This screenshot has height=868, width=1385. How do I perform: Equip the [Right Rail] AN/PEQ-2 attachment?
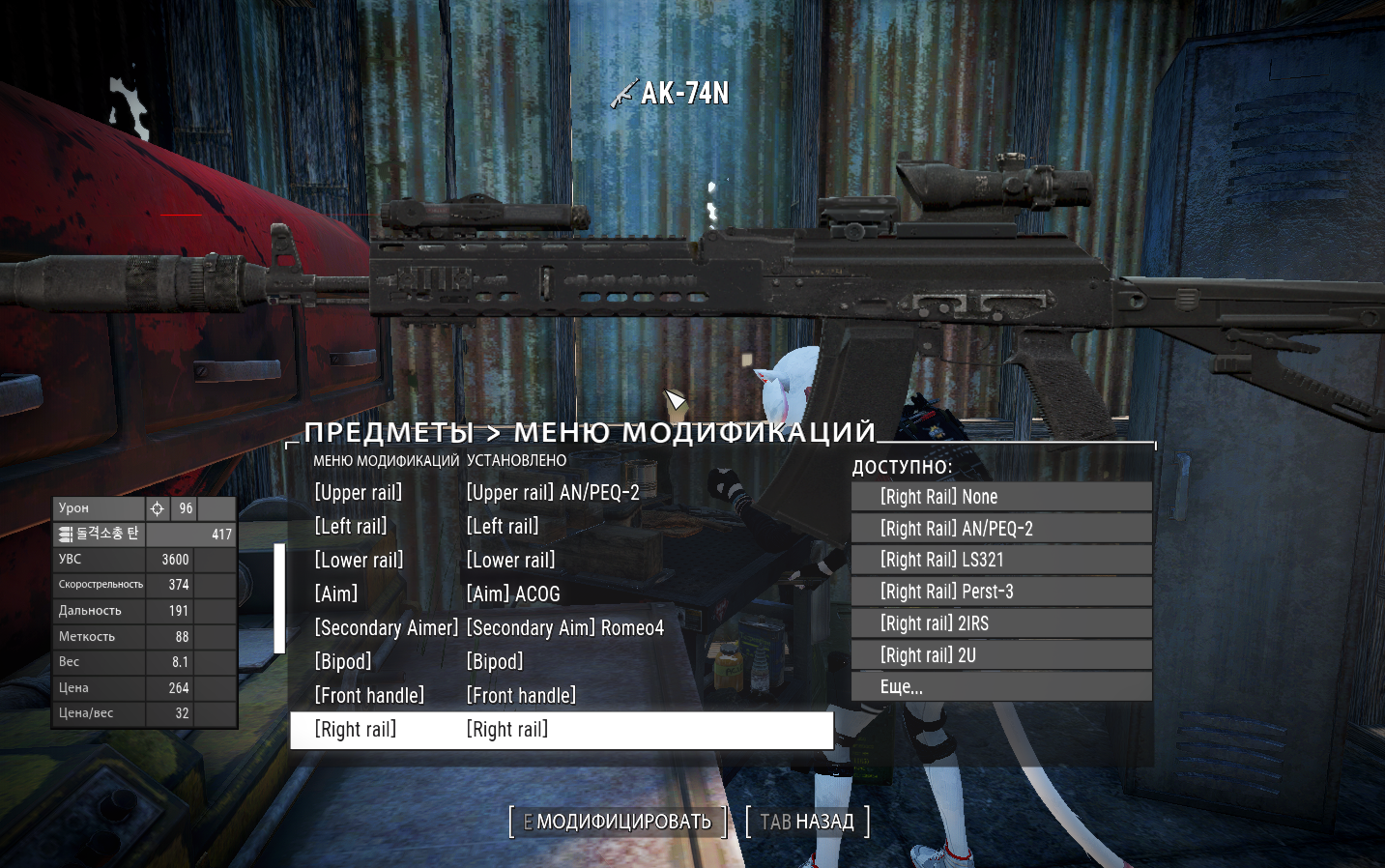(1000, 528)
